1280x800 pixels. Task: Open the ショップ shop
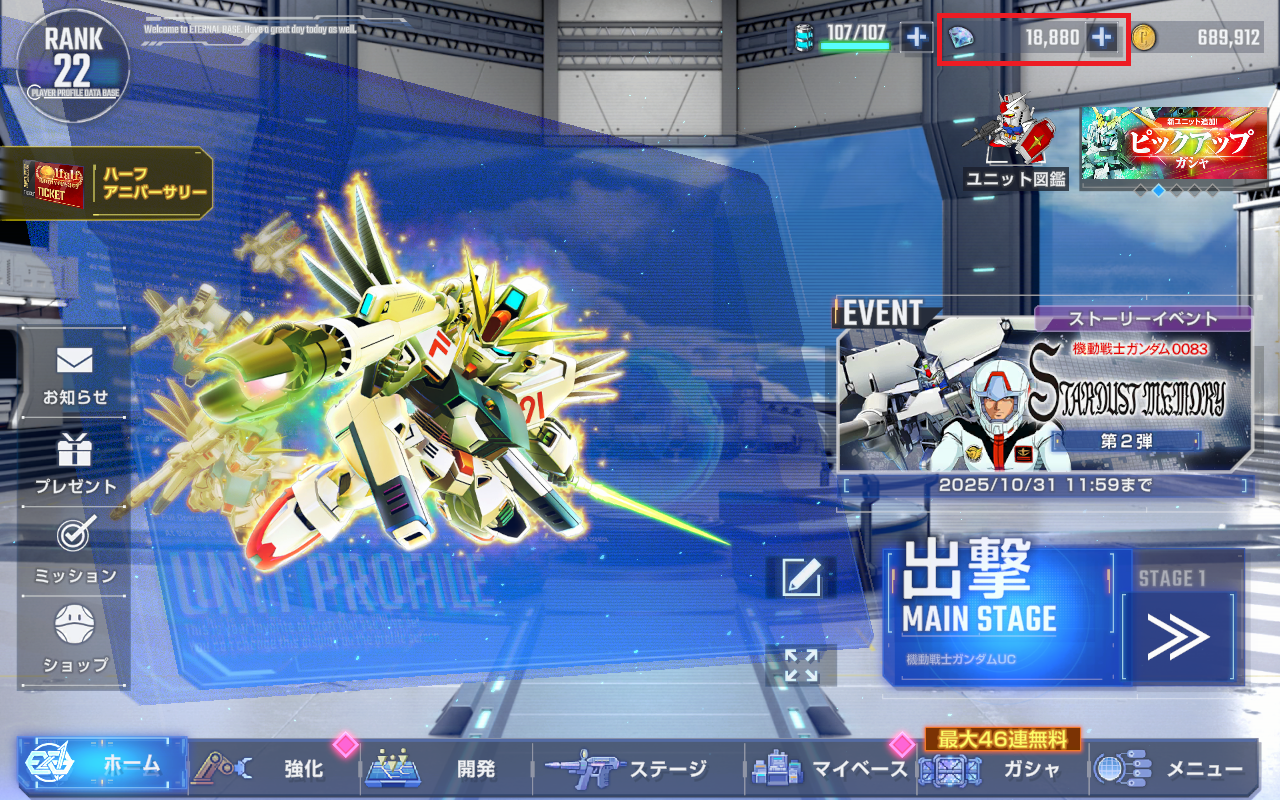coord(75,641)
